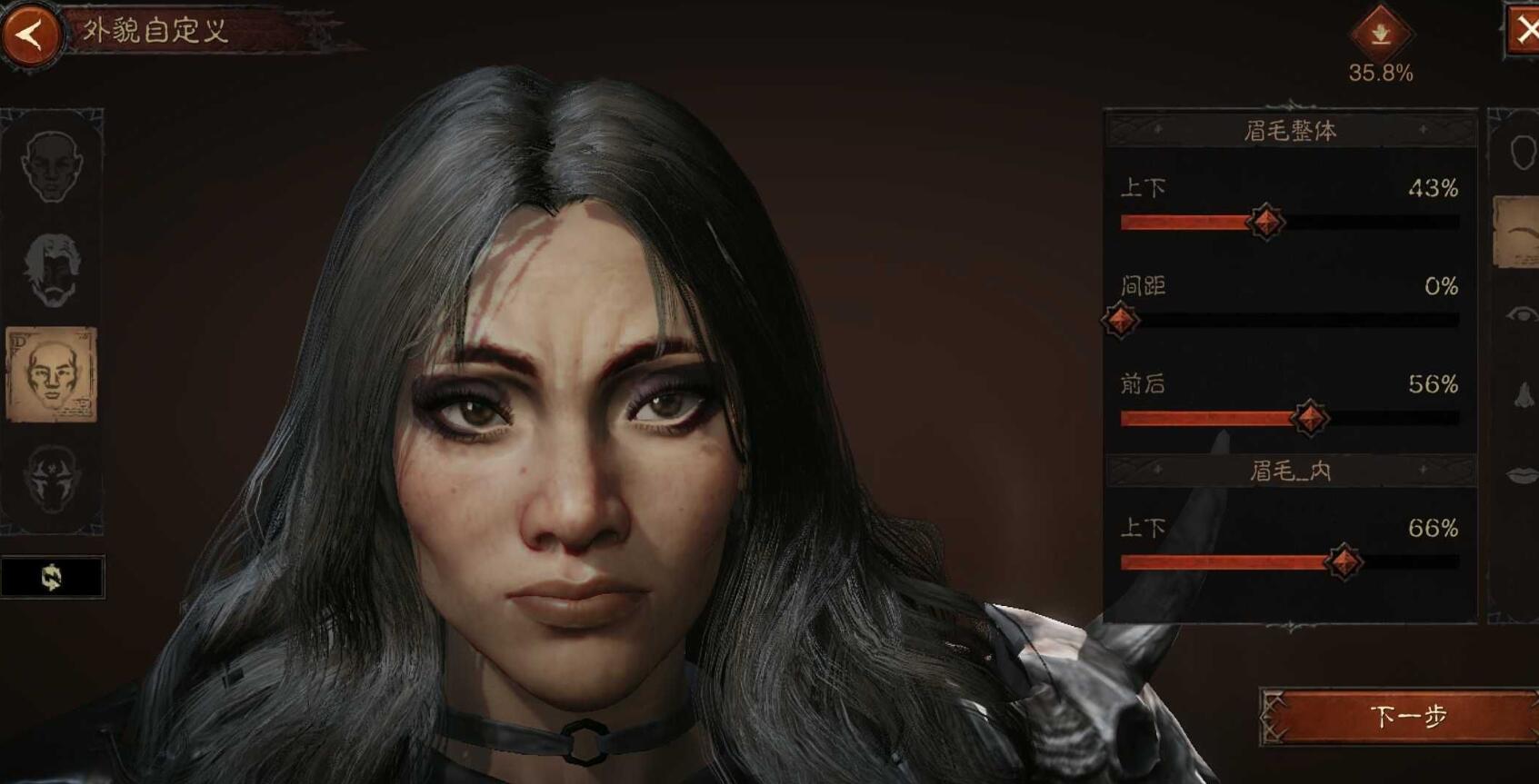The width and height of the screenshot is (1539, 784).
Task: Click the 间距 slider handle
Action: (x=1121, y=320)
